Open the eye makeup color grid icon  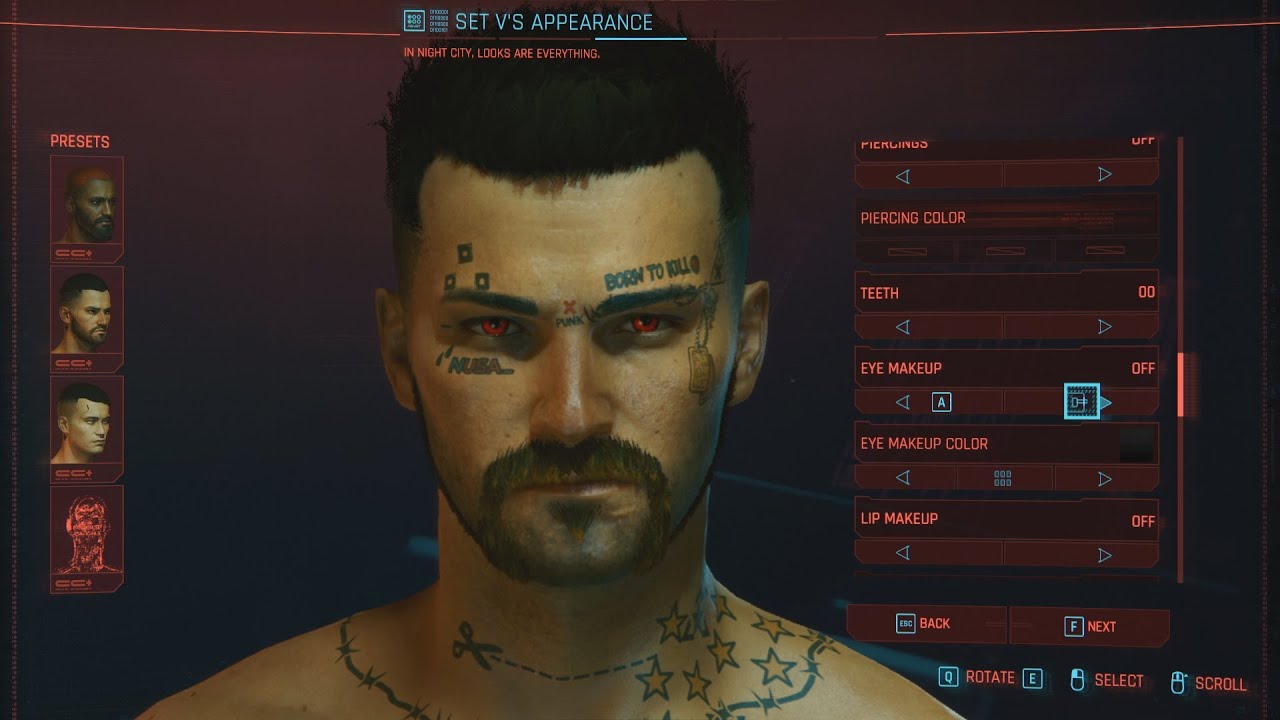click(x=1004, y=477)
